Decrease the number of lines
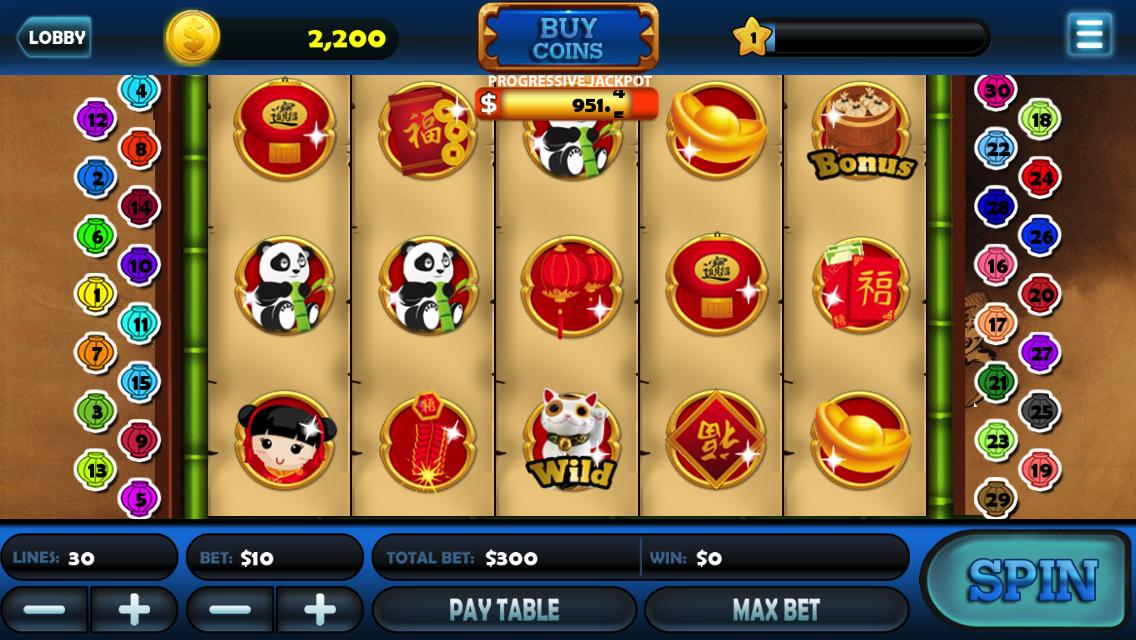The image size is (1136, 640). (x=44, y=609)
